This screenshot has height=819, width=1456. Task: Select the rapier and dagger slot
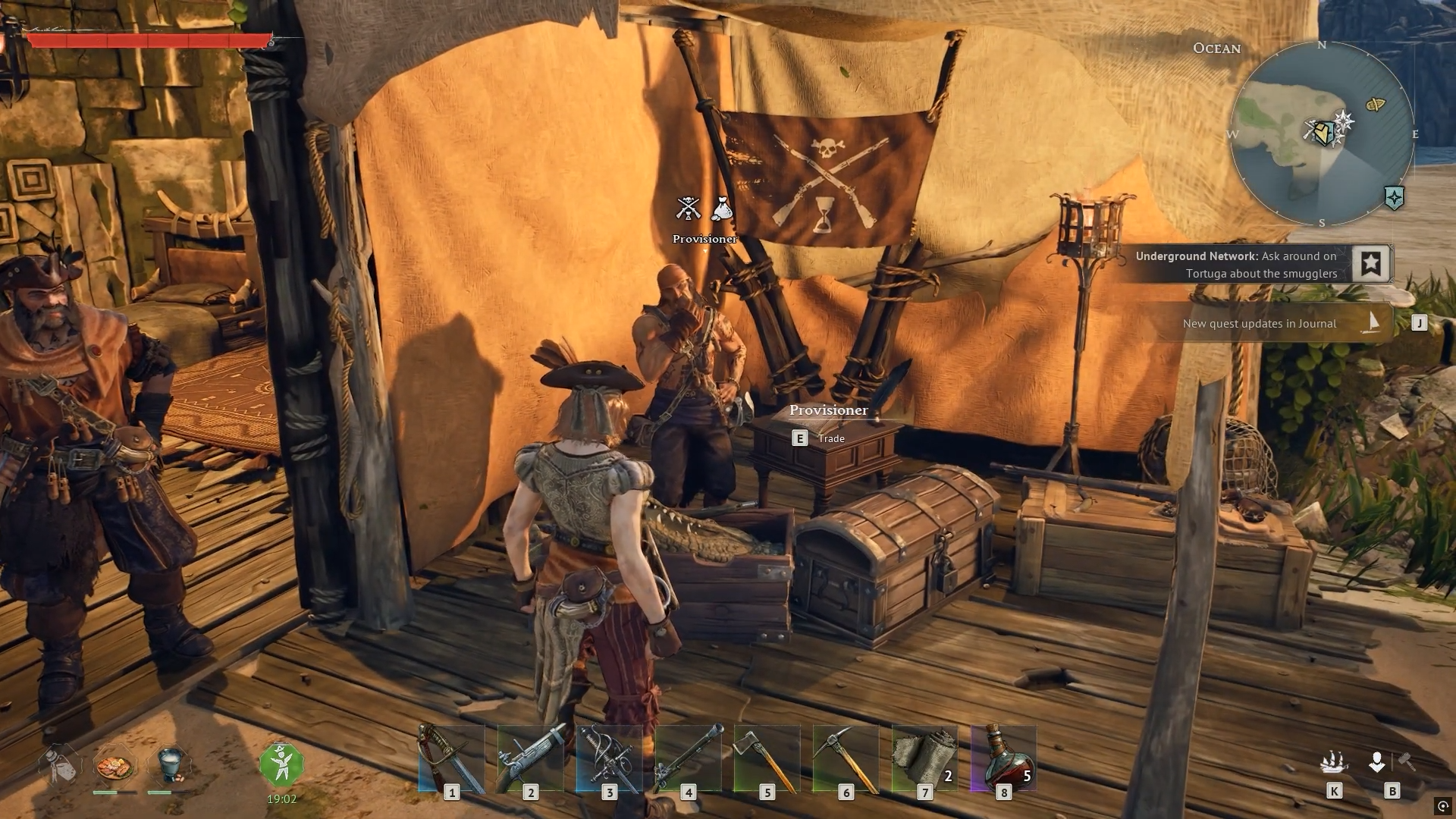pyautogui.click(x=608, y=758)
